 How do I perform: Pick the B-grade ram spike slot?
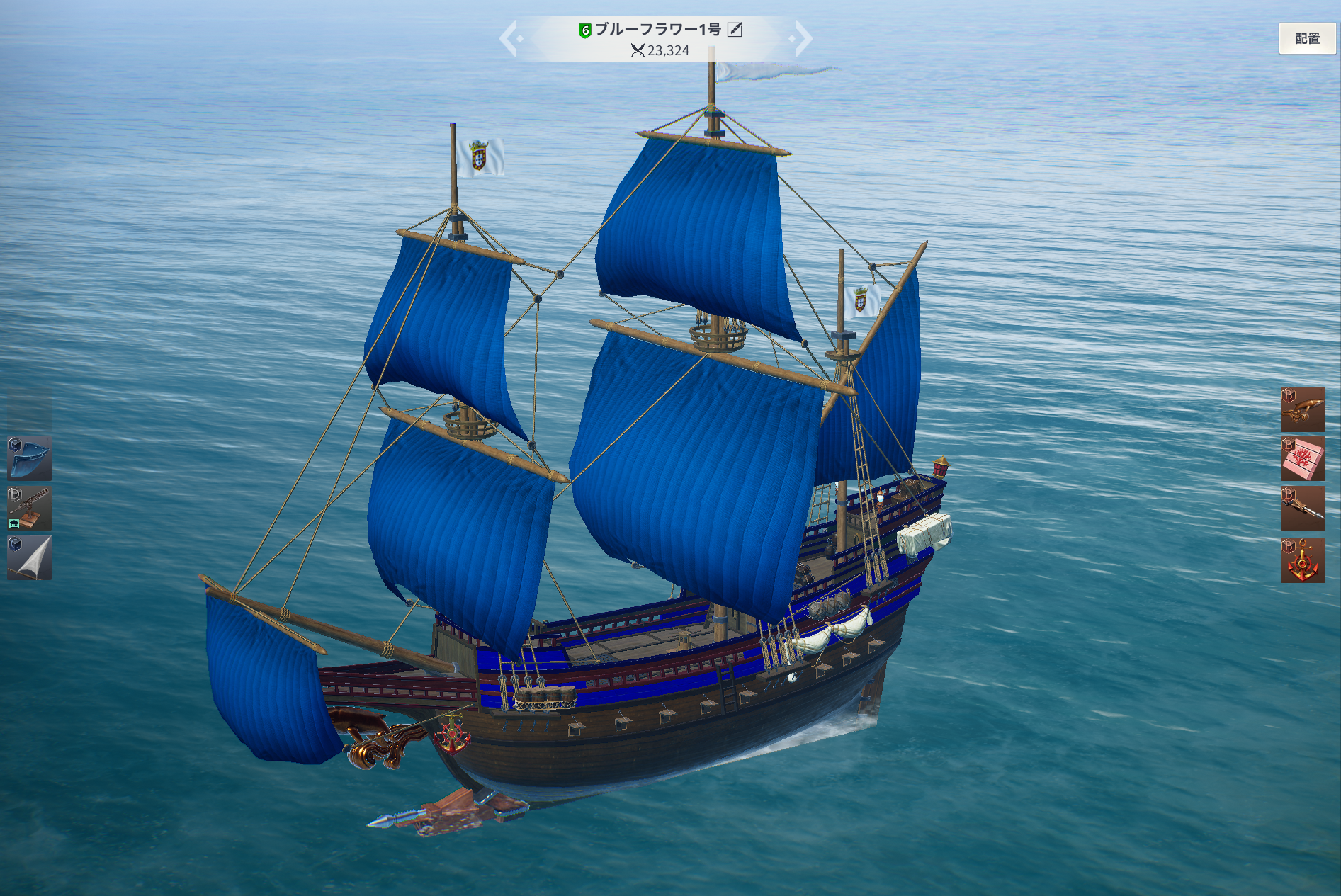(1303, 509)
